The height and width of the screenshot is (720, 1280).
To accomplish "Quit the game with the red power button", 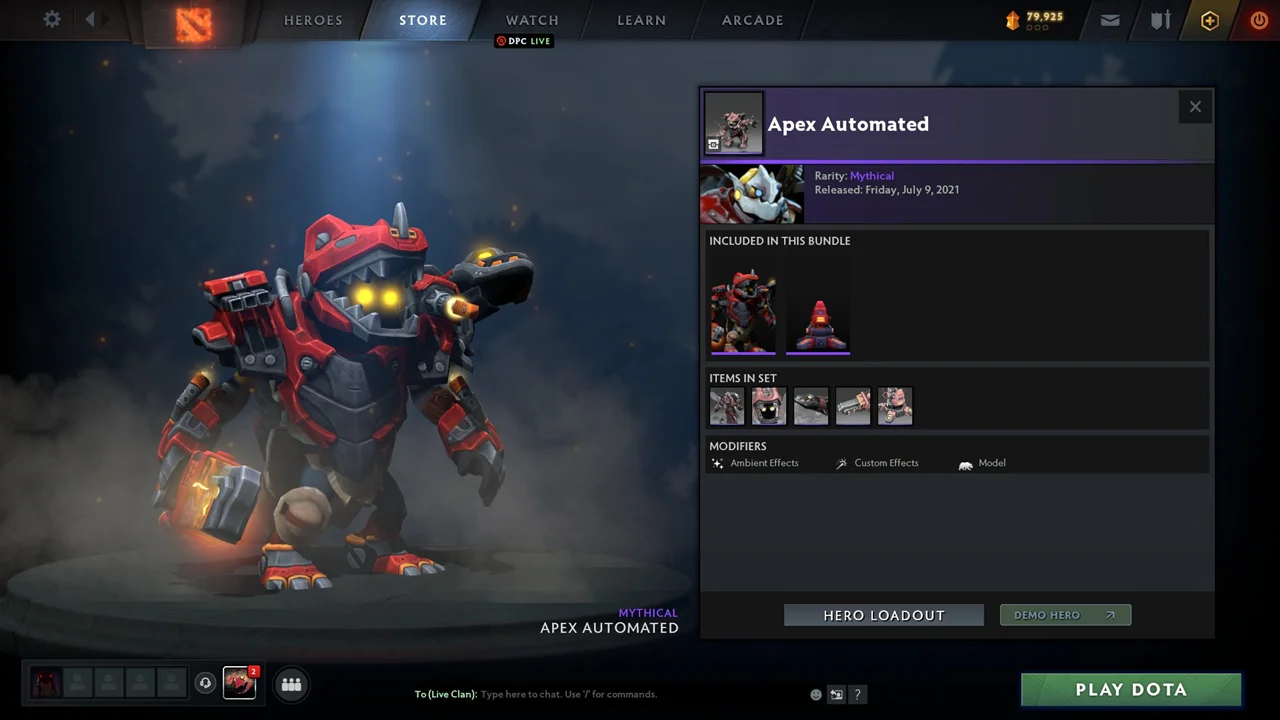I will 1259,20.
